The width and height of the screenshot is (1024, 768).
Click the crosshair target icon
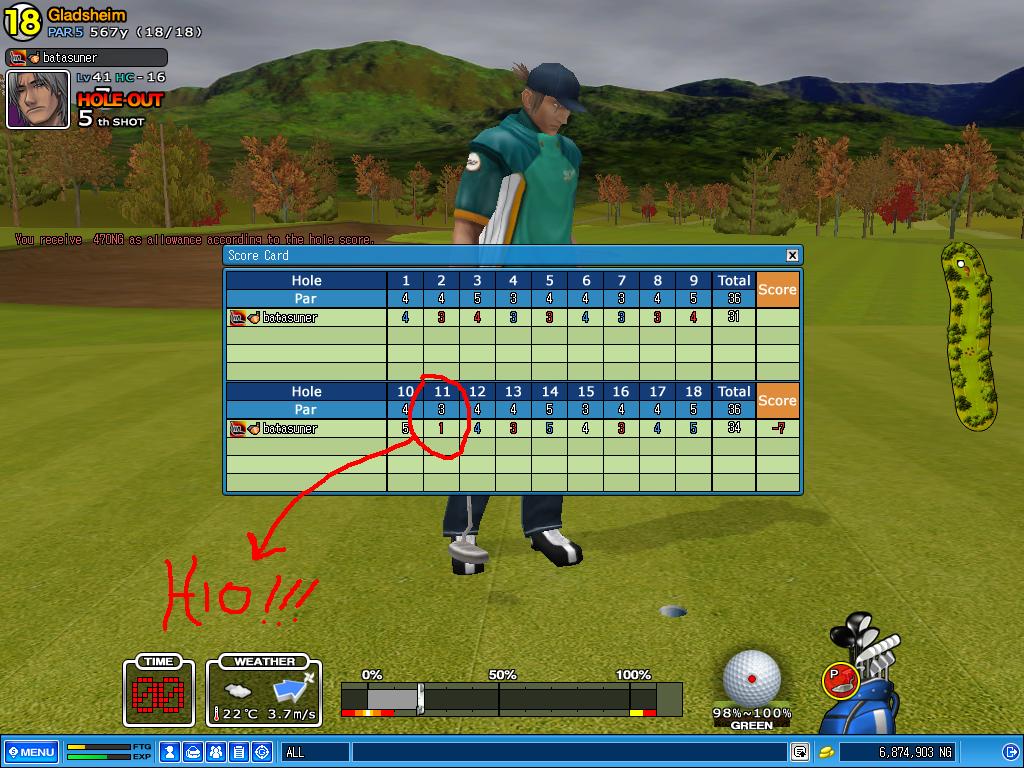tap(262, 752)
